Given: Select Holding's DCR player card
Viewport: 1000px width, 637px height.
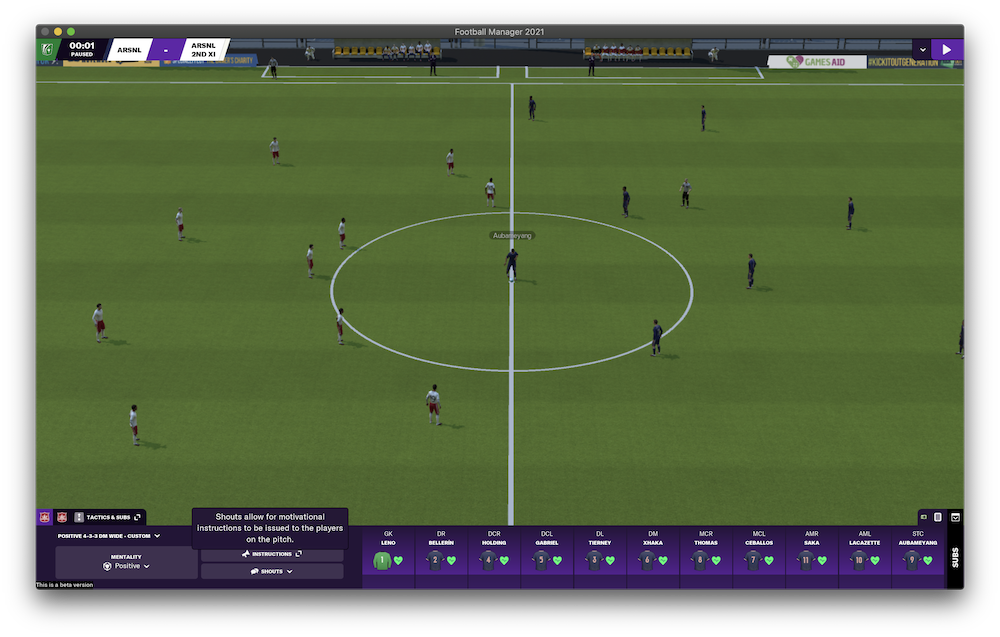Looking at the screenshot, I should pos(494,553).
